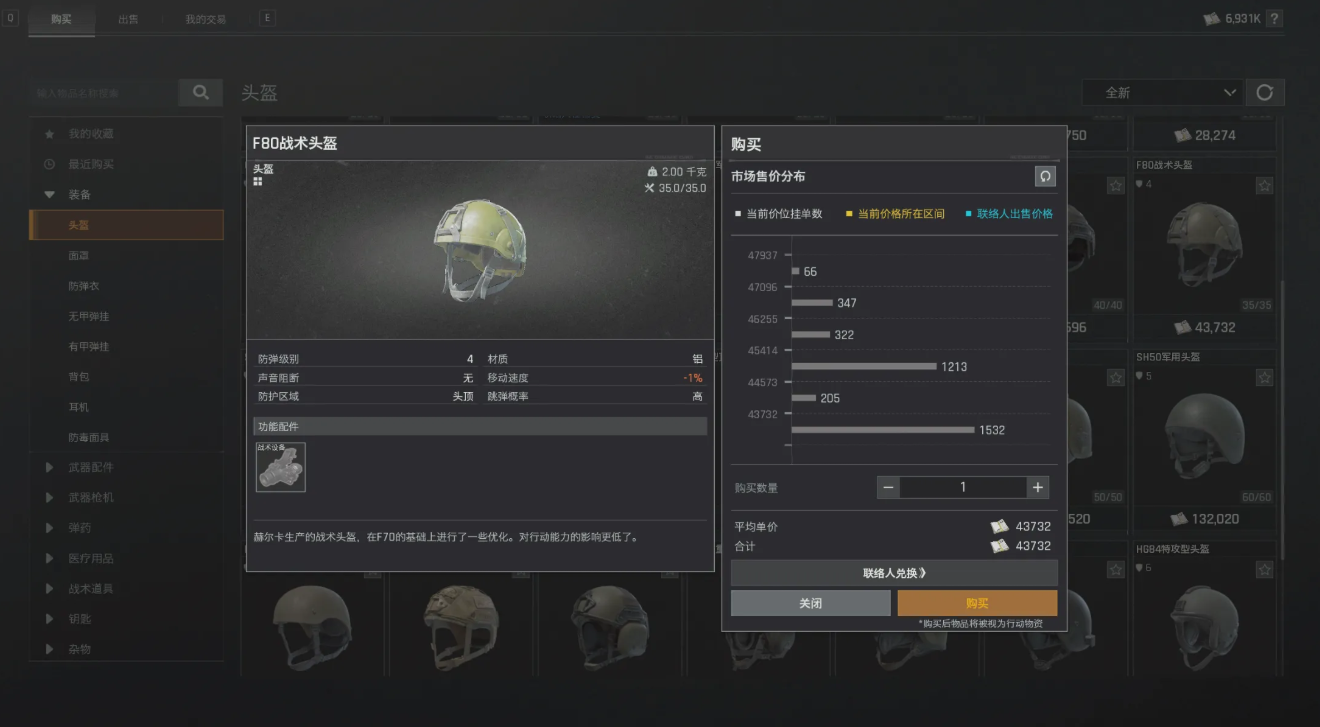Click the magnifier search icon
This screenshot has height=727, width=1320.
(x=200, y=92)
